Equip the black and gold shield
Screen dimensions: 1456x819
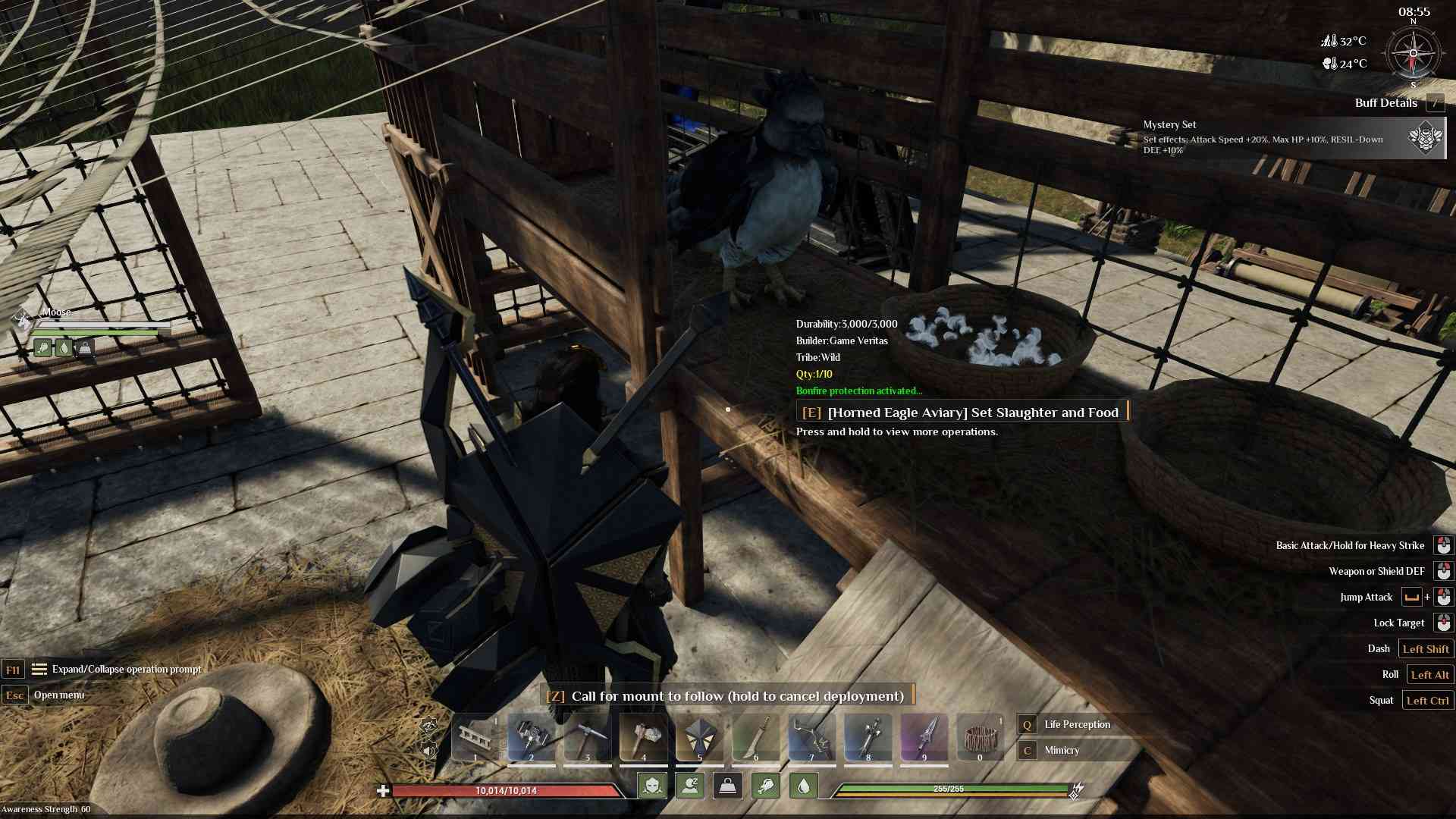coord(699,737)
